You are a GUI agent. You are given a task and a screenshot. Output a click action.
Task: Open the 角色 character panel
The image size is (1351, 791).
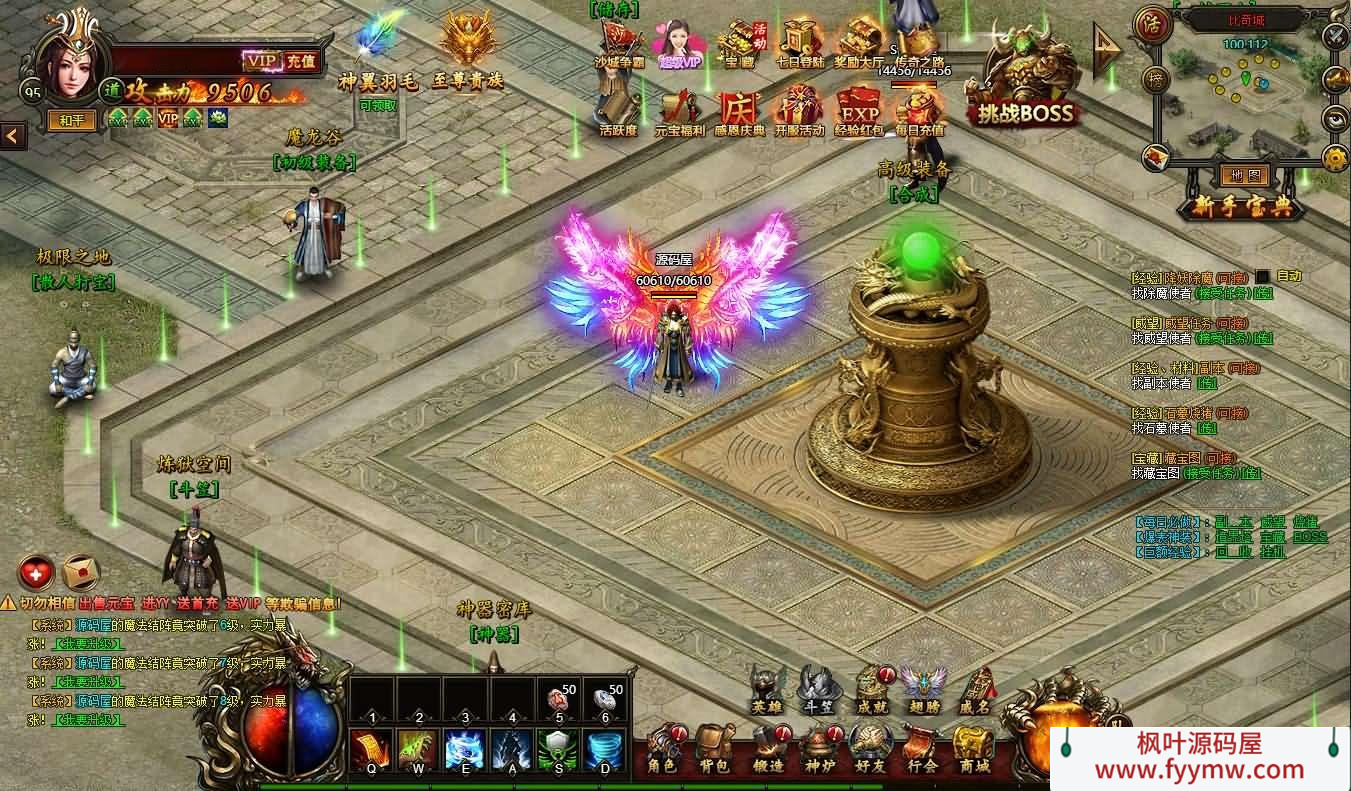coord(662,750)
